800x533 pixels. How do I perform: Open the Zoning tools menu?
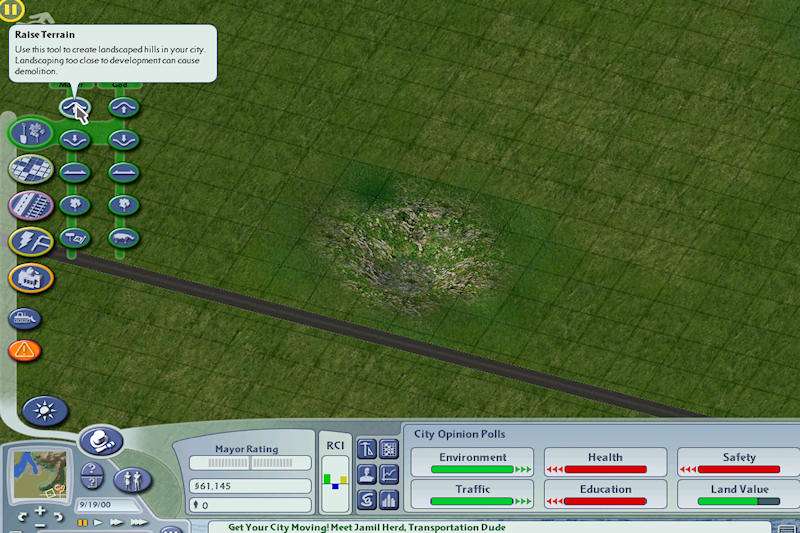(30, 169)
